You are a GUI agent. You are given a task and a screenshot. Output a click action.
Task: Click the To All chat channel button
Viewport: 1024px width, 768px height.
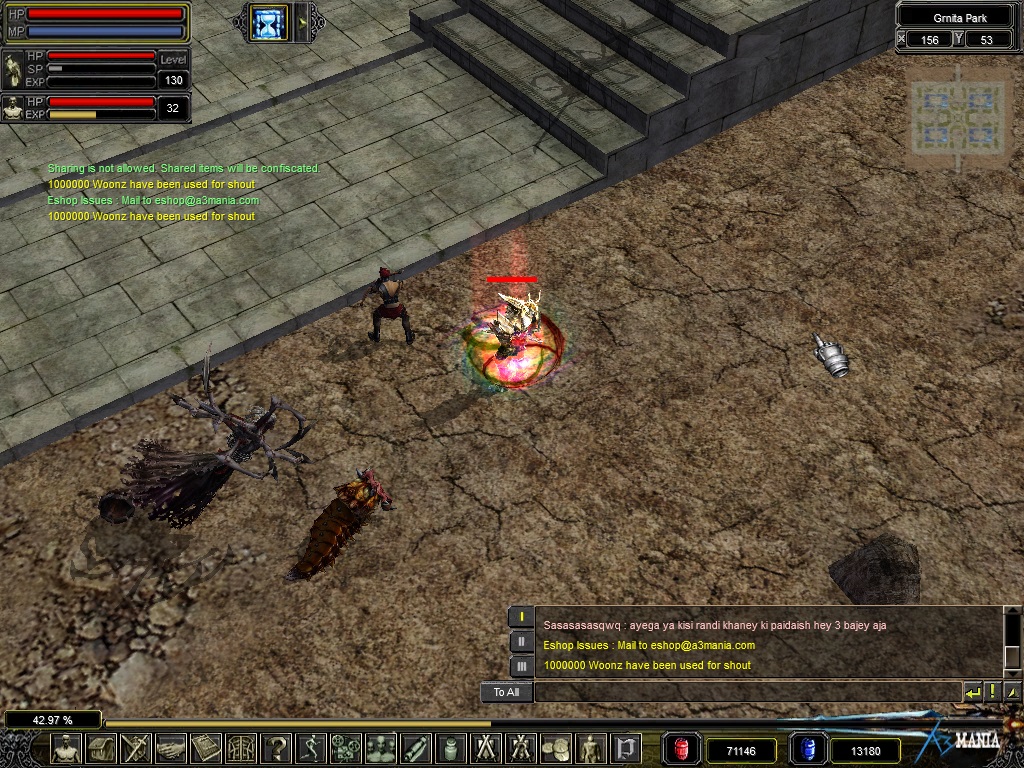(506, 692)
